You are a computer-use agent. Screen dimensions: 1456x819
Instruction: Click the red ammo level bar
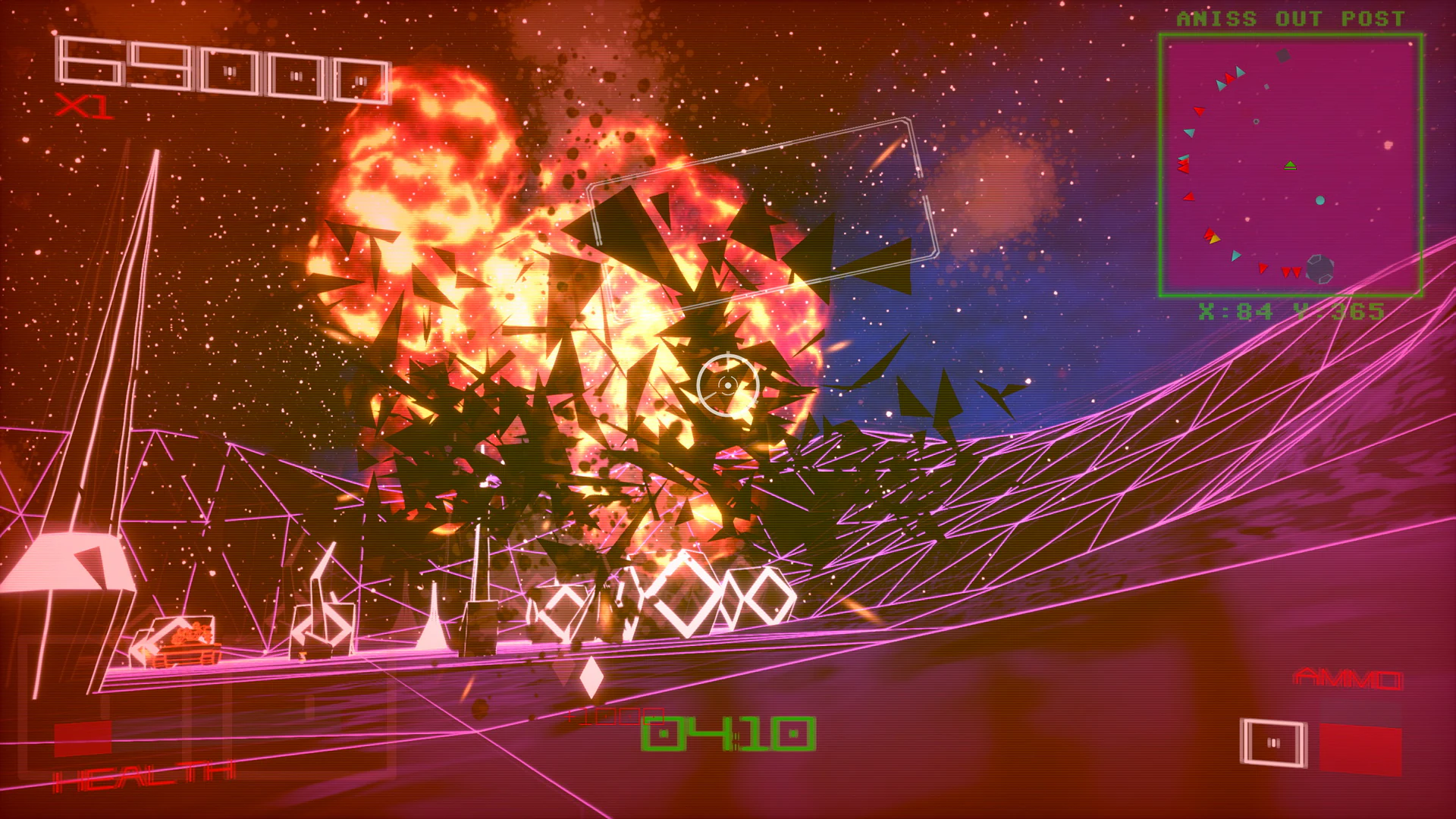[1361, 748]
